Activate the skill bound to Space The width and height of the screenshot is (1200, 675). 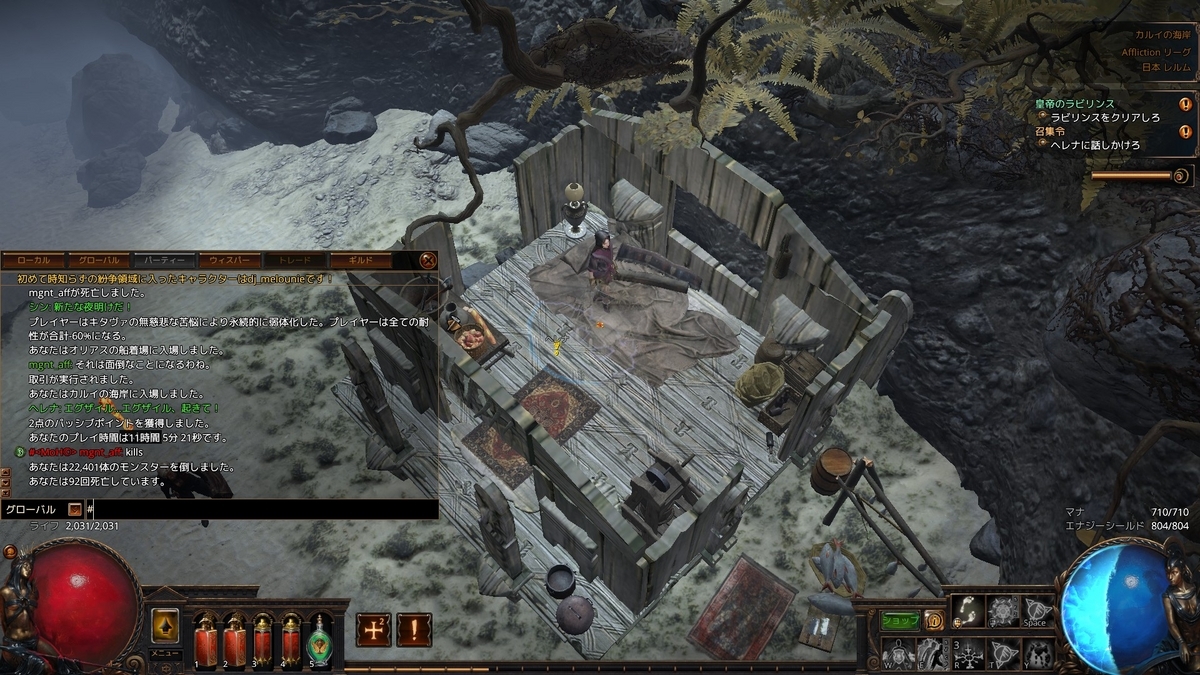pyautogui.click(x=1034, y=611)
